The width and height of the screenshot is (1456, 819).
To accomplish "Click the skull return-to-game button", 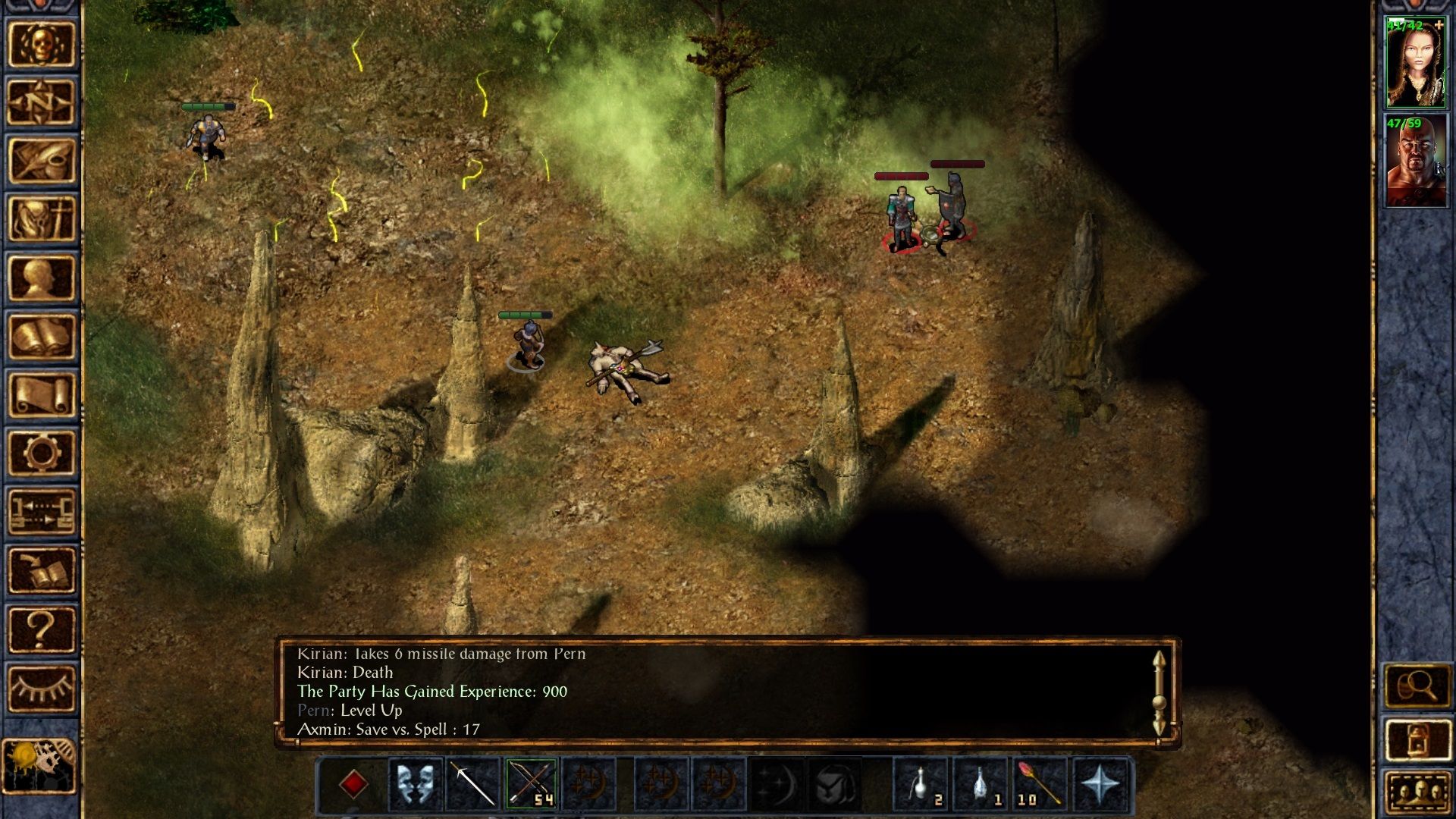I will (x=41, y=44).
